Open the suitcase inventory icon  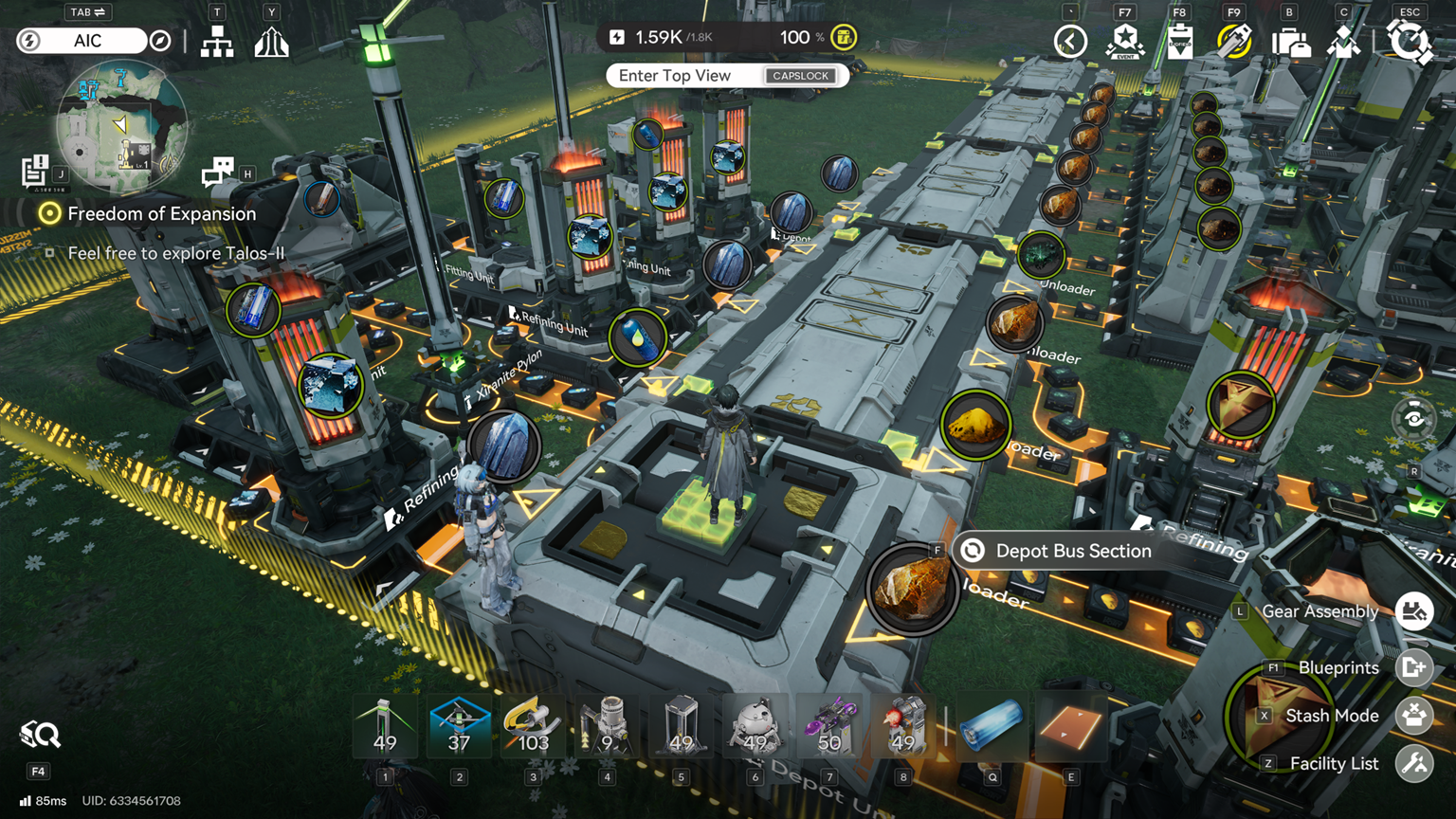[1289, 42]
